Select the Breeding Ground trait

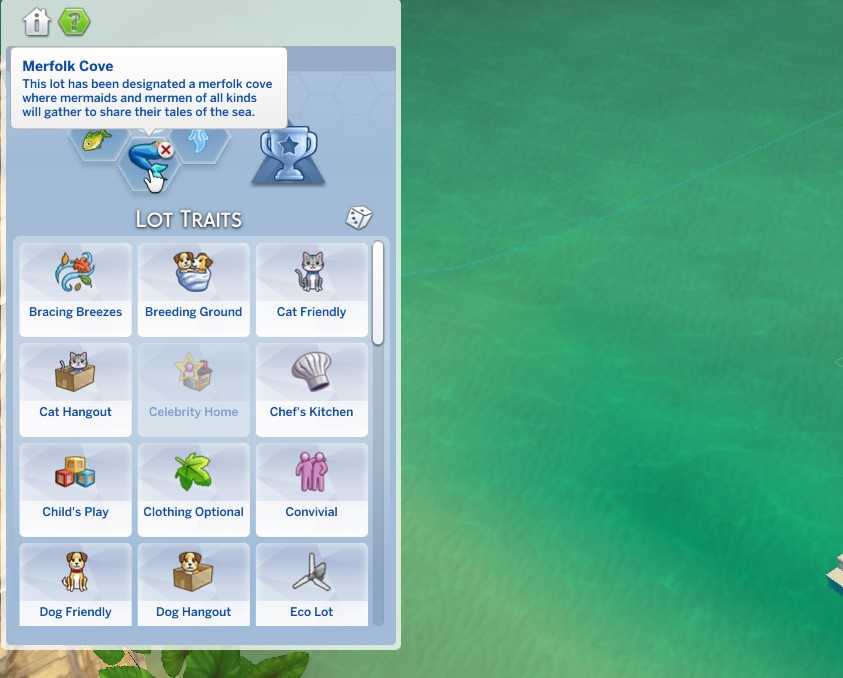point(193,289)
